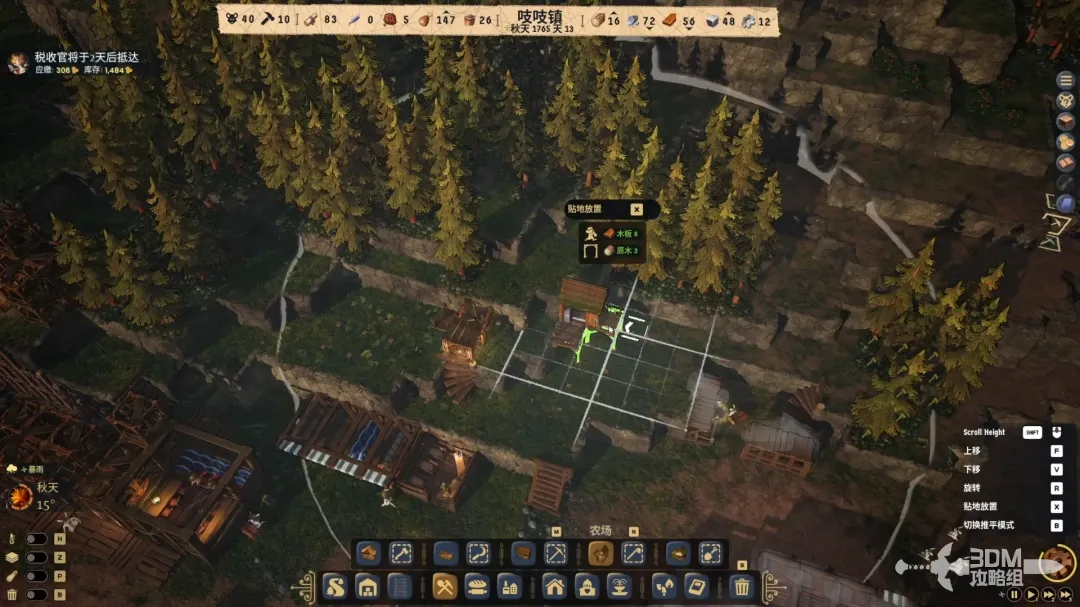Choose the sickle harvesting zone tool
Screen dimensions: 1080x607
point(478,553)
